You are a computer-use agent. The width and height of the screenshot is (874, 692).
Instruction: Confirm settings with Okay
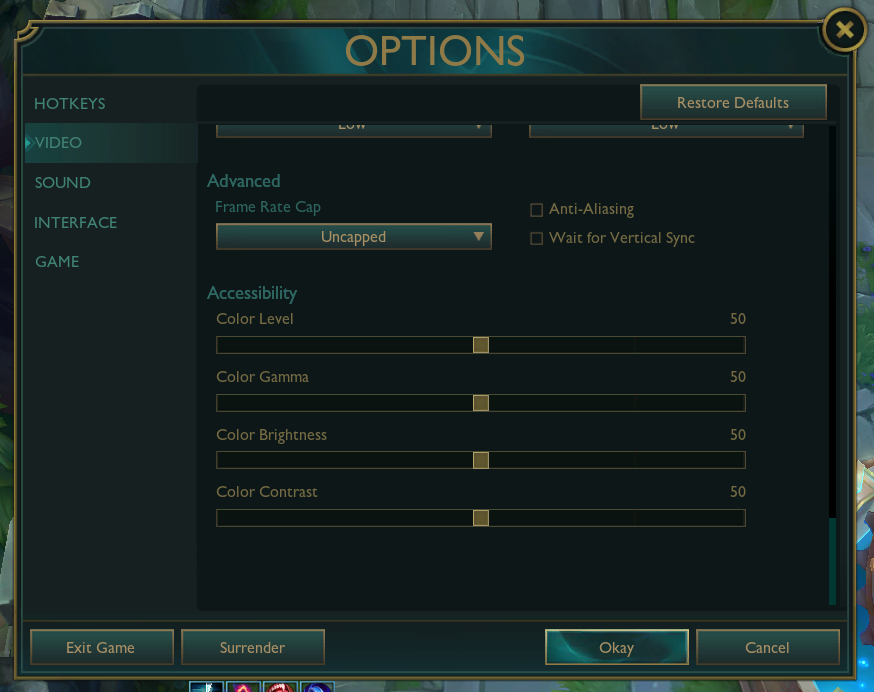click(x=617, y=647)
